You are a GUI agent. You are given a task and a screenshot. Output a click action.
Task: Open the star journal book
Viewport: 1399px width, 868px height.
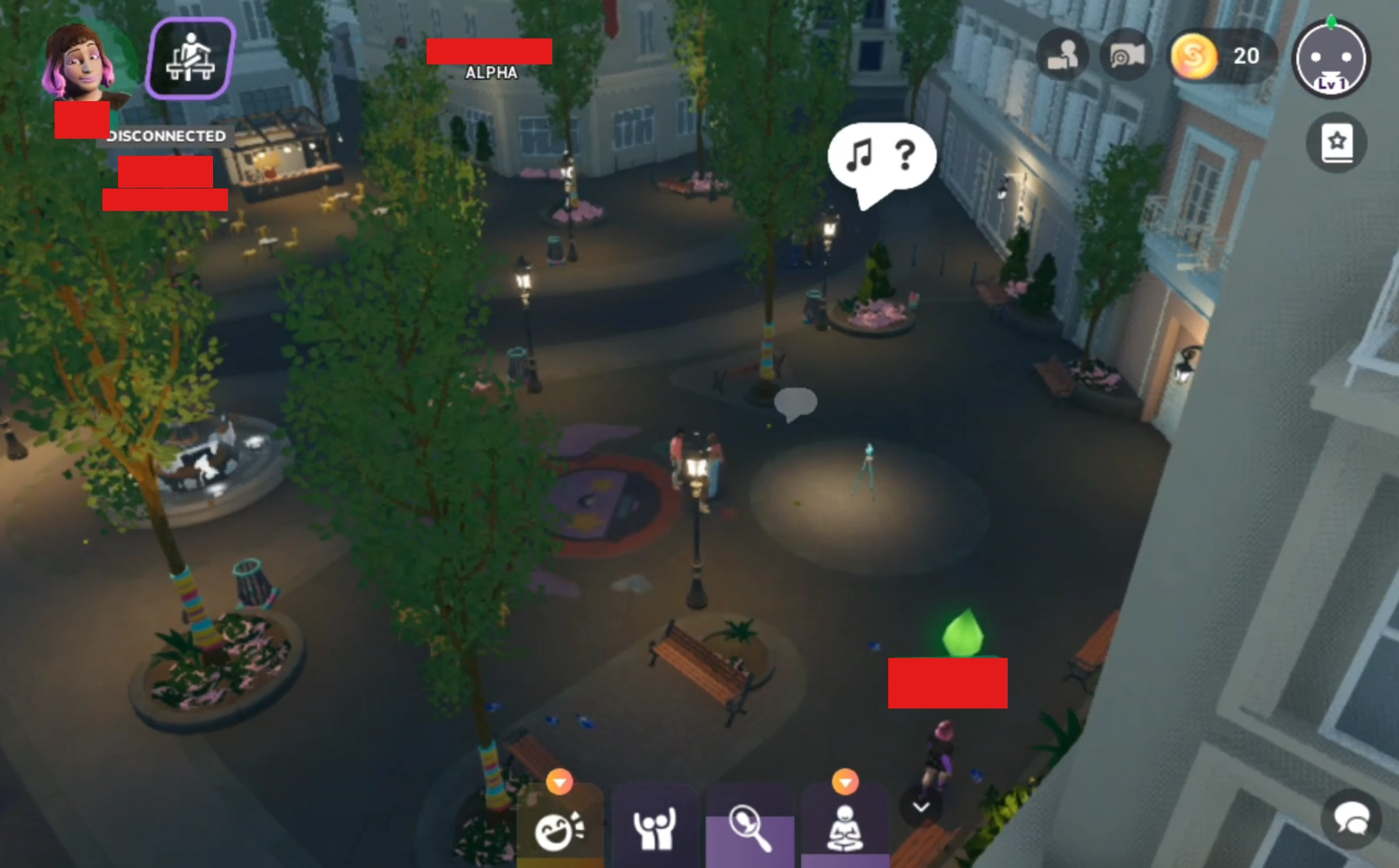[1336, 143]
